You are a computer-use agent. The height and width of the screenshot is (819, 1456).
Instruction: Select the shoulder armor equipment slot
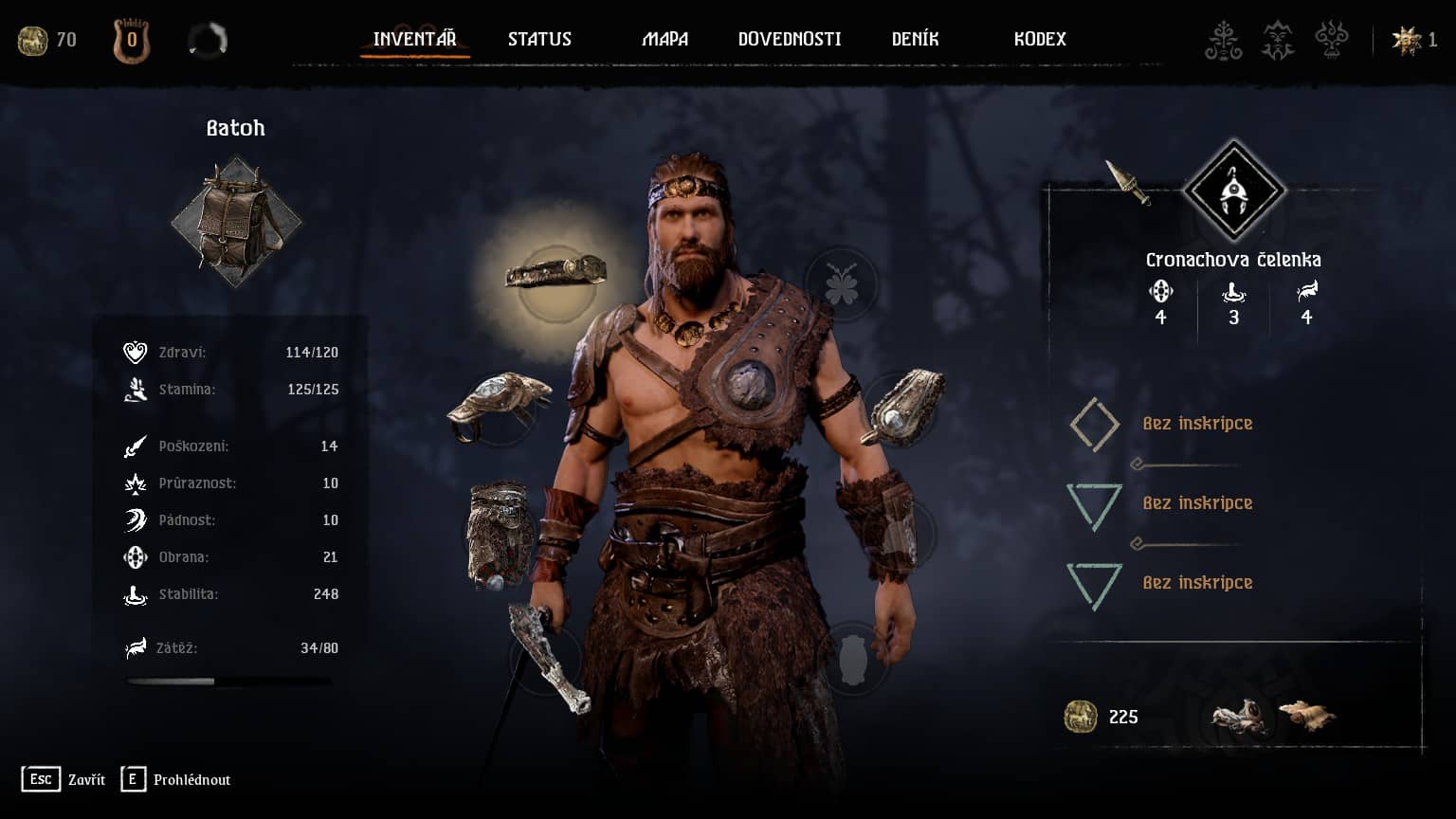click(x=499, y=403)
